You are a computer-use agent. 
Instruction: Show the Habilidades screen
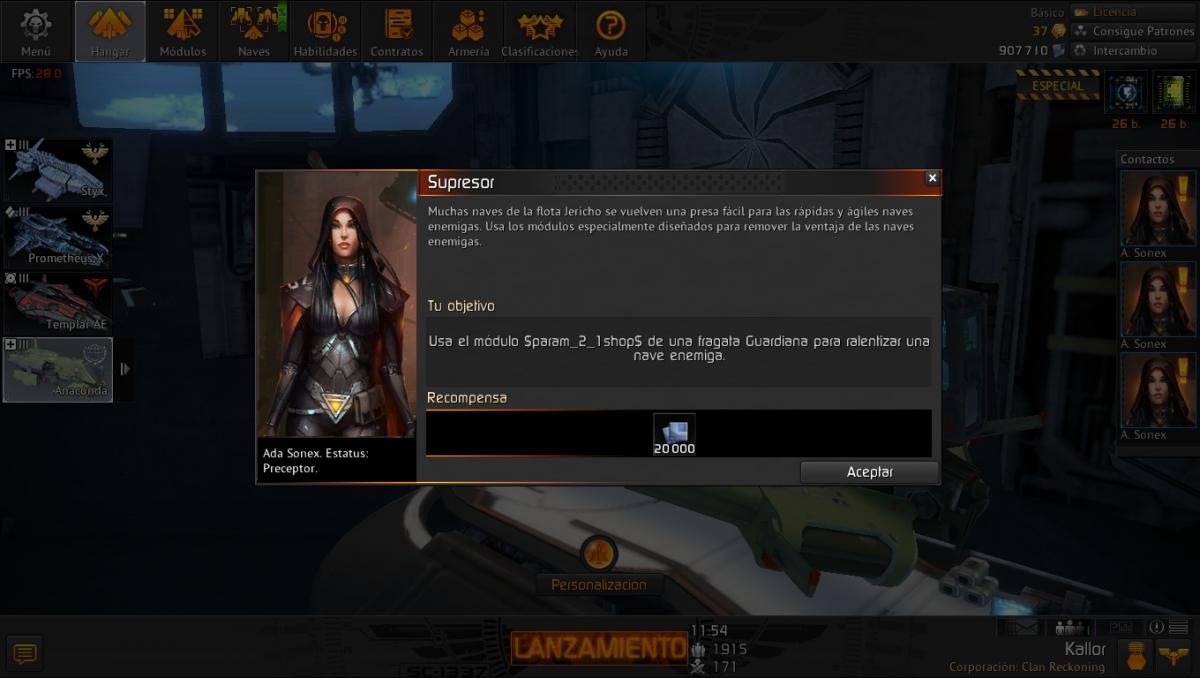pos(325,32)
